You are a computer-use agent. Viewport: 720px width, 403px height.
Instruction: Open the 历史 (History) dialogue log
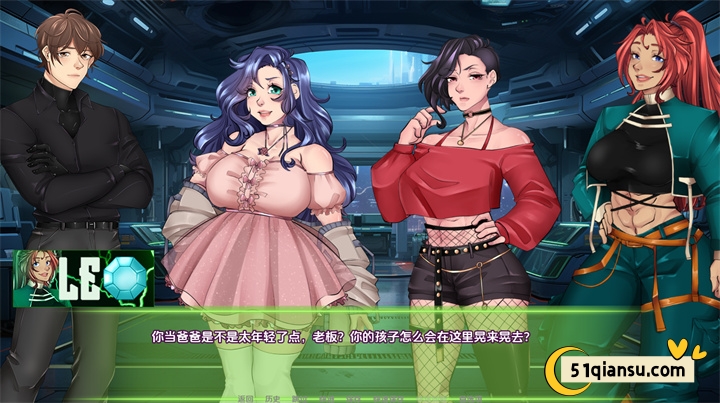click(271, 398)
